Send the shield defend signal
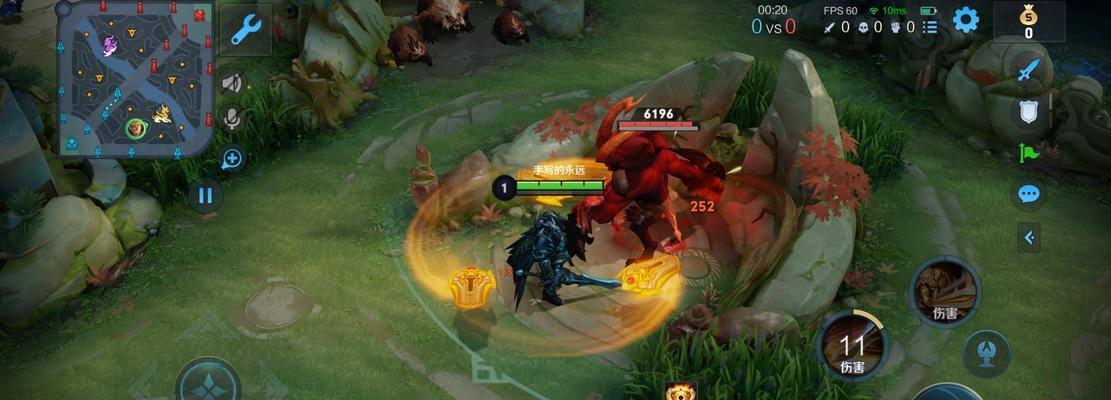Viewport: 1111px width, 400px height. tap(1029, 112)
